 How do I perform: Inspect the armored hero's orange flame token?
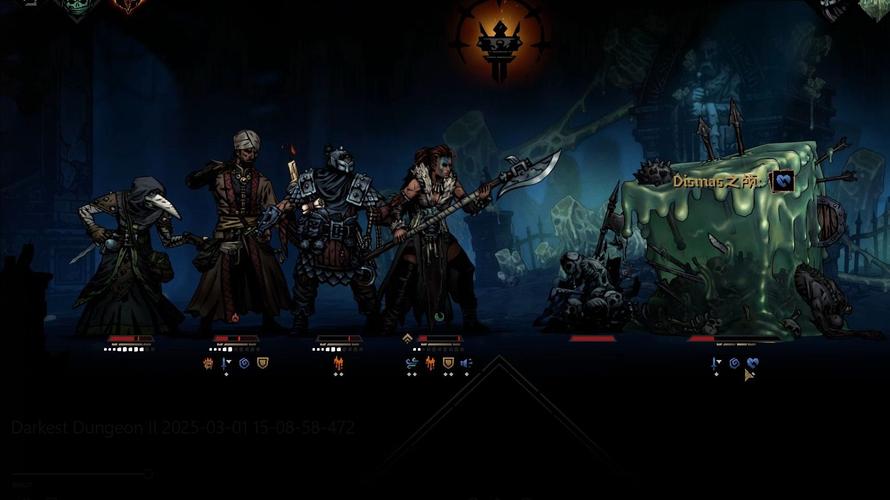pyautogui.click(x=338, y=363)
